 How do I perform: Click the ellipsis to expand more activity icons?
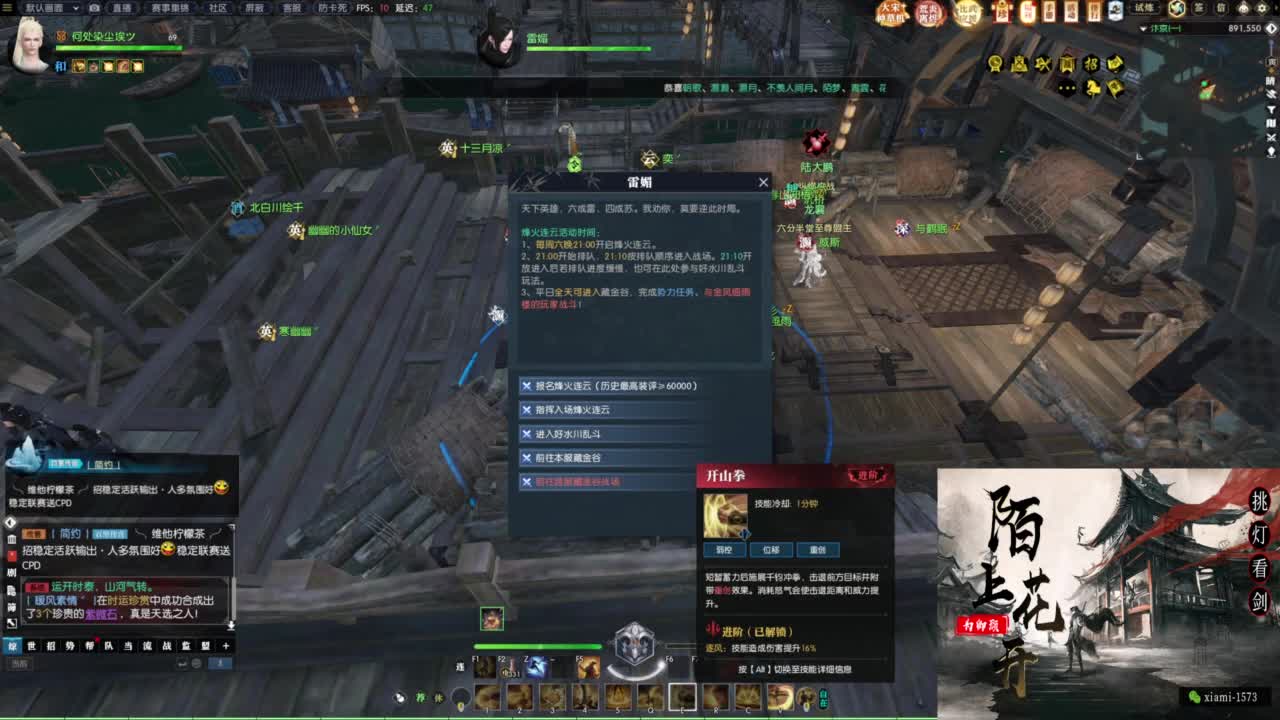pyautogui.click(x=1067, y=88)
